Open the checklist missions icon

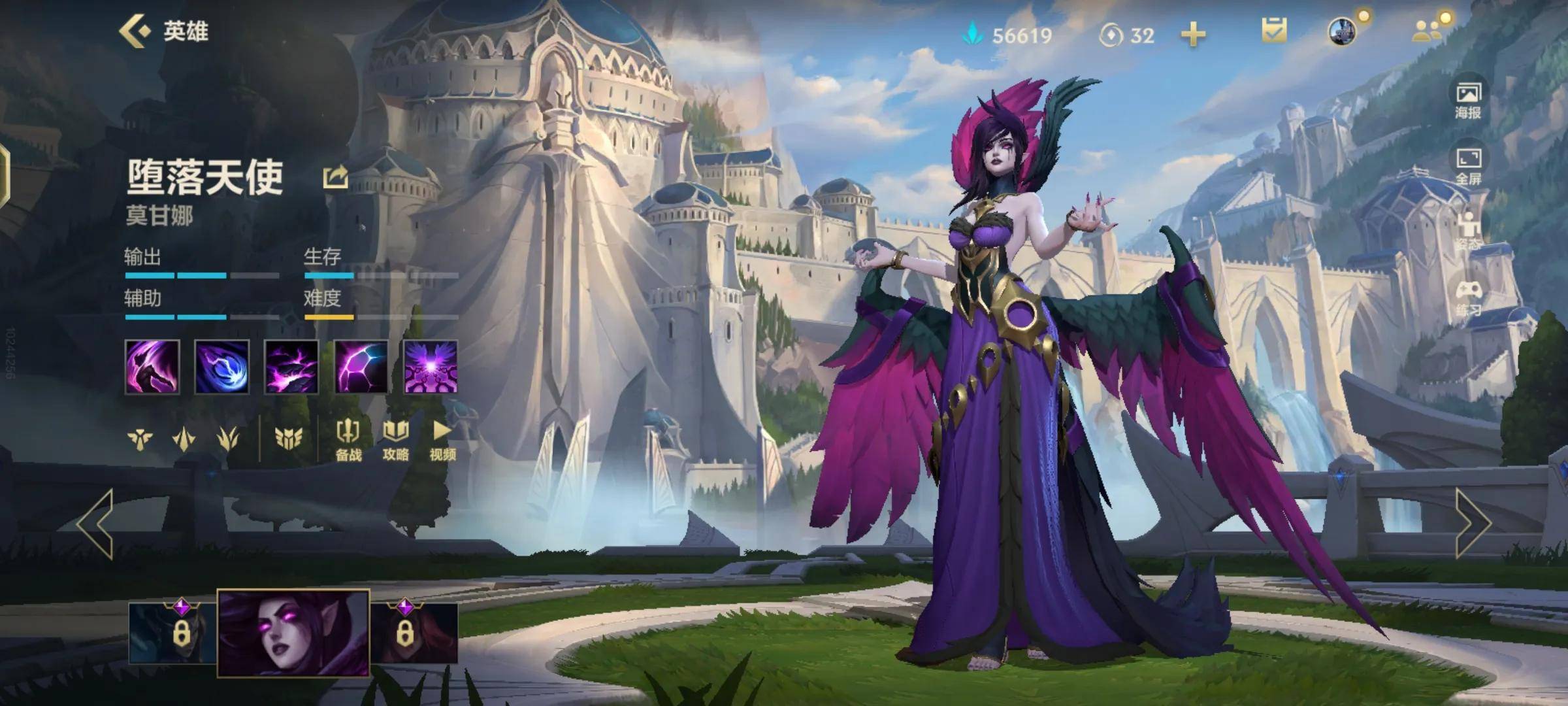pos(1274,31)
